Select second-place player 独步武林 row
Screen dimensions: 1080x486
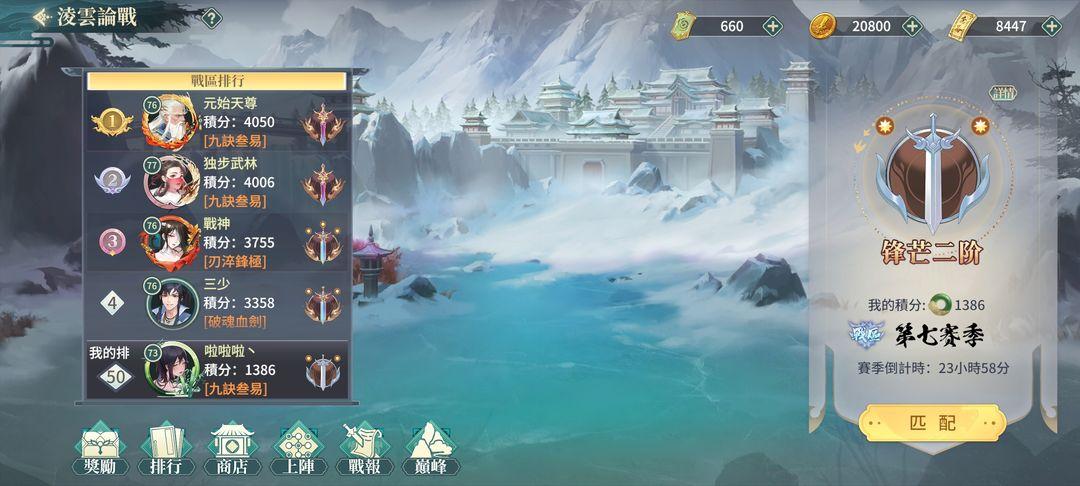217,182
